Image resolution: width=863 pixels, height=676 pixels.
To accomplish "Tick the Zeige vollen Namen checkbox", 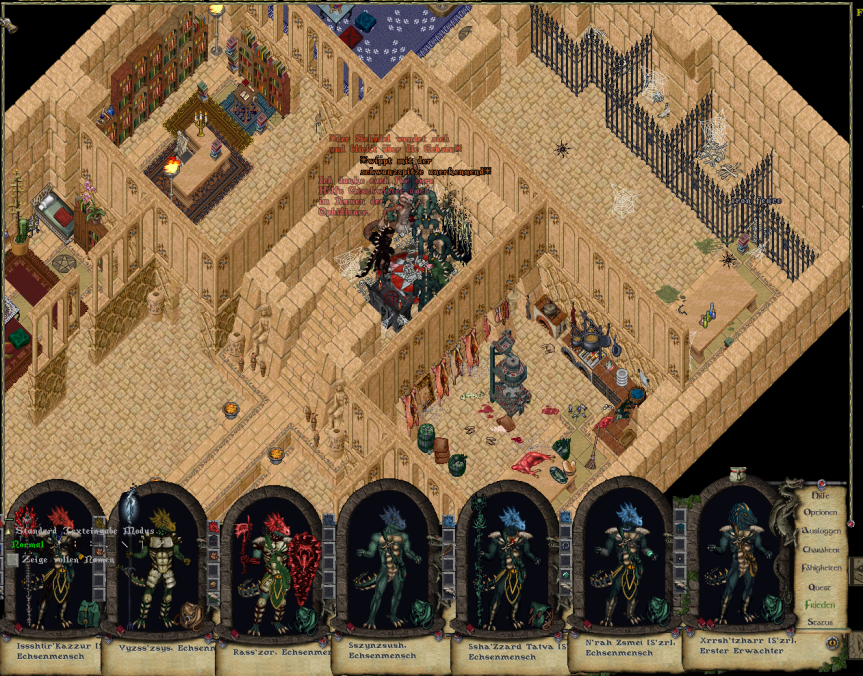I will [12, 560].
